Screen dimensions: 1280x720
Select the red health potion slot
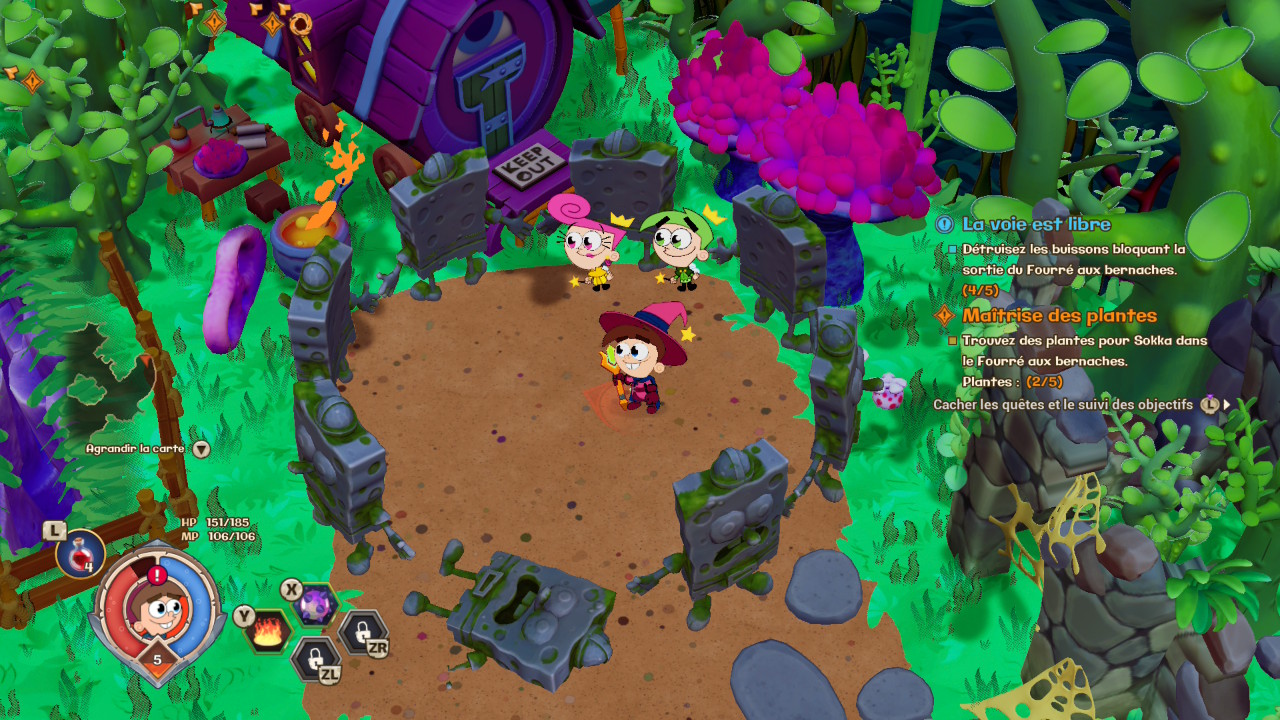pos(80,553)
